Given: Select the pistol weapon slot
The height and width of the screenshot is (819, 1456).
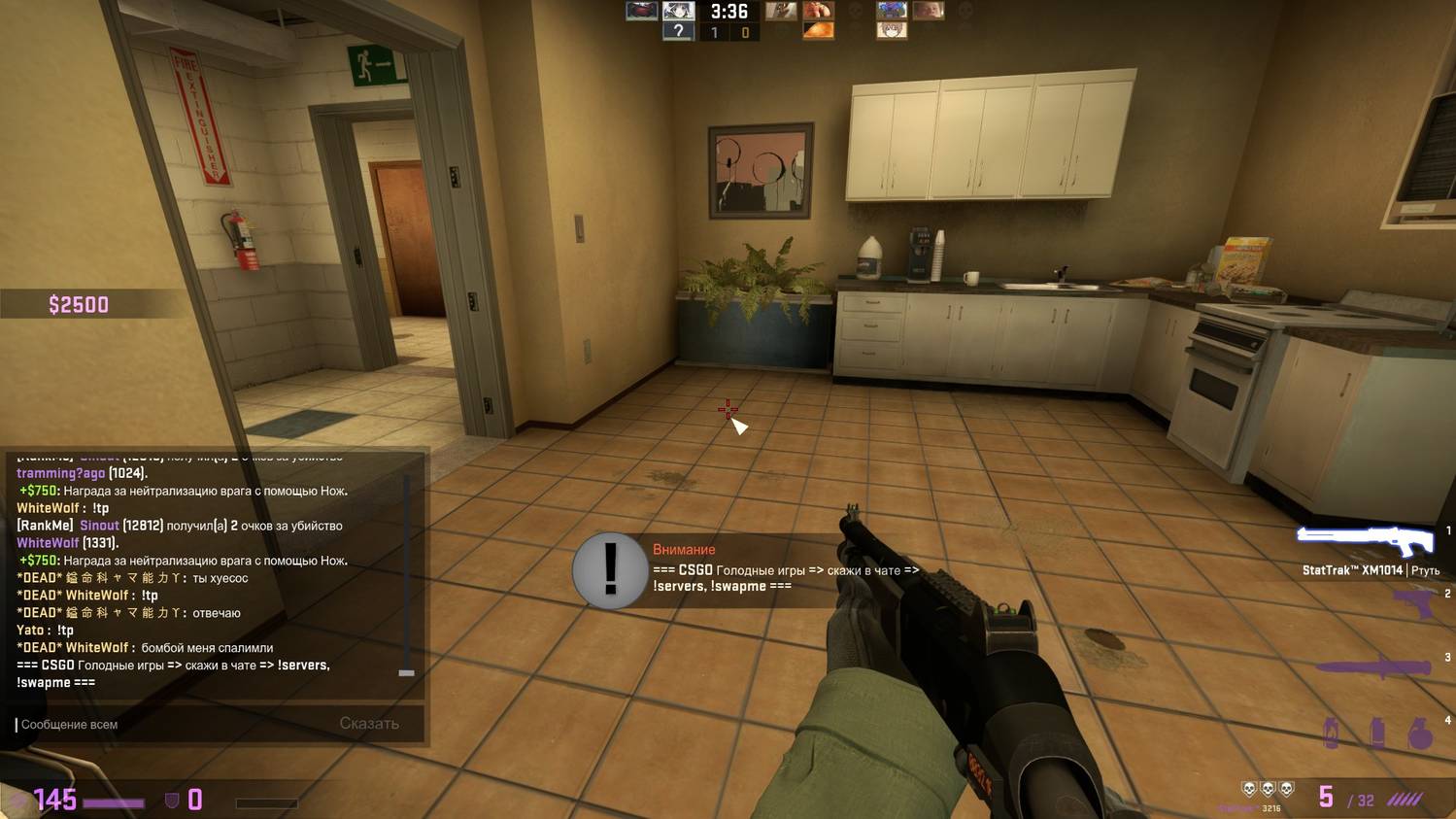Looking at the screenshot, I should point(1414,604).
